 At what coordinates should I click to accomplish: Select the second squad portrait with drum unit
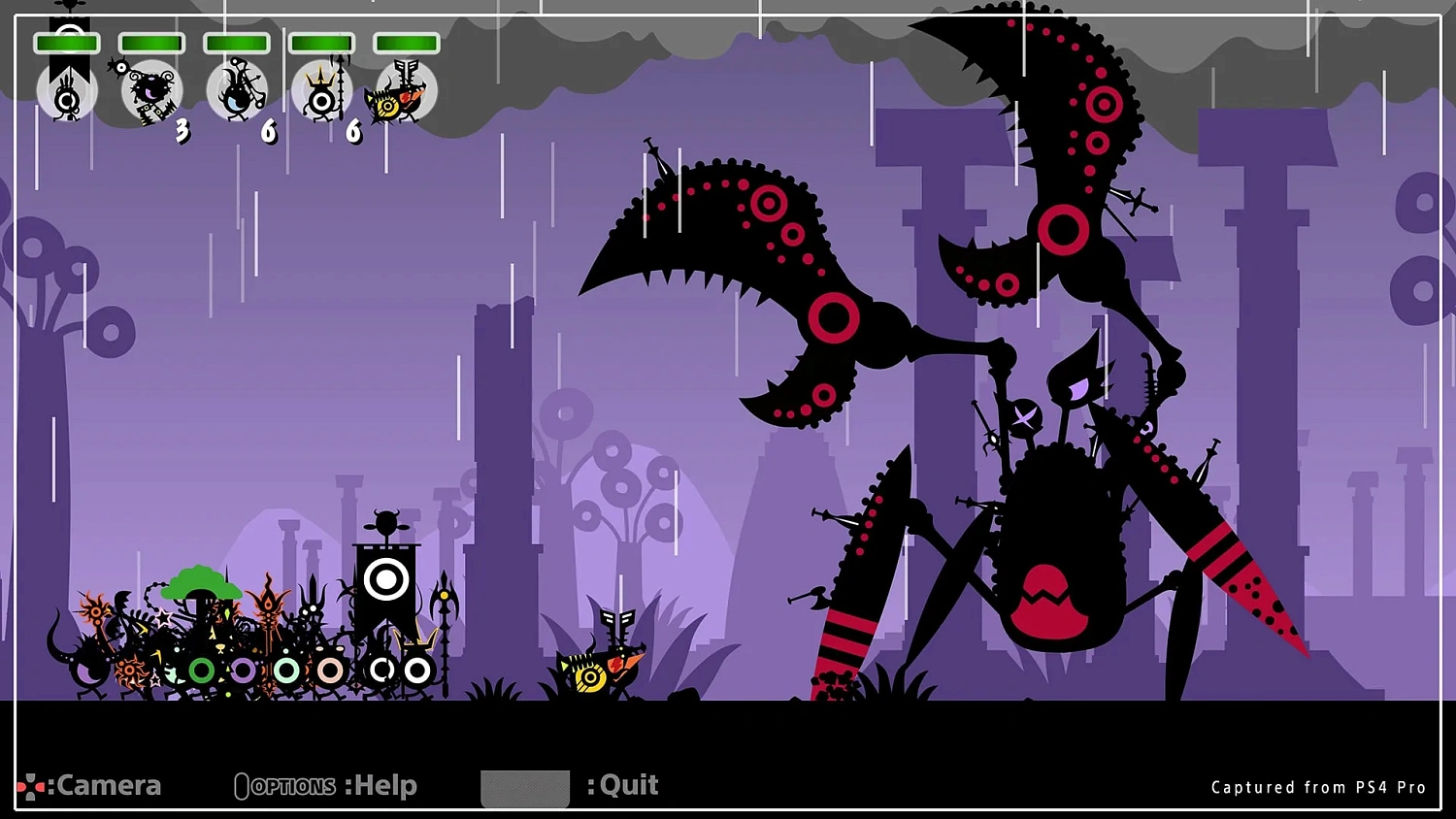tap(150, 90)
